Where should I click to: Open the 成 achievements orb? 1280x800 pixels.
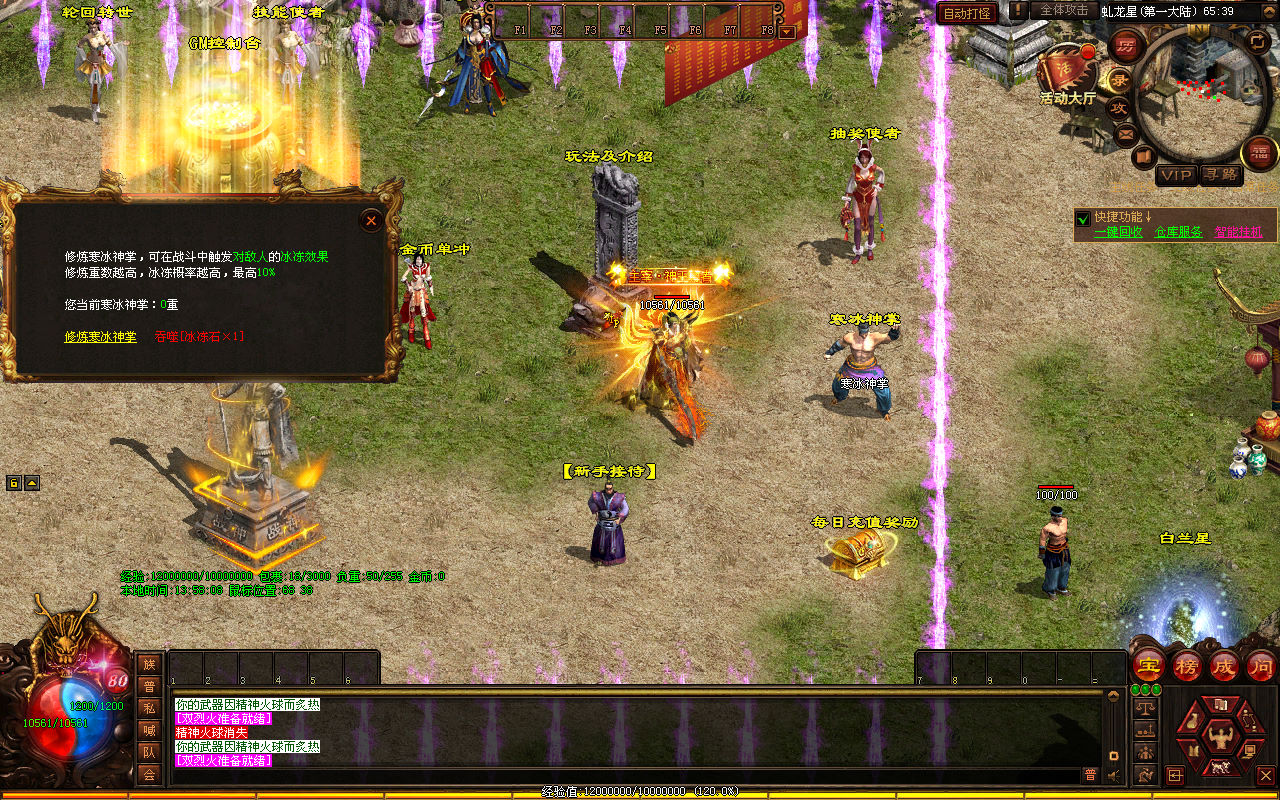tap(1224, 665)
